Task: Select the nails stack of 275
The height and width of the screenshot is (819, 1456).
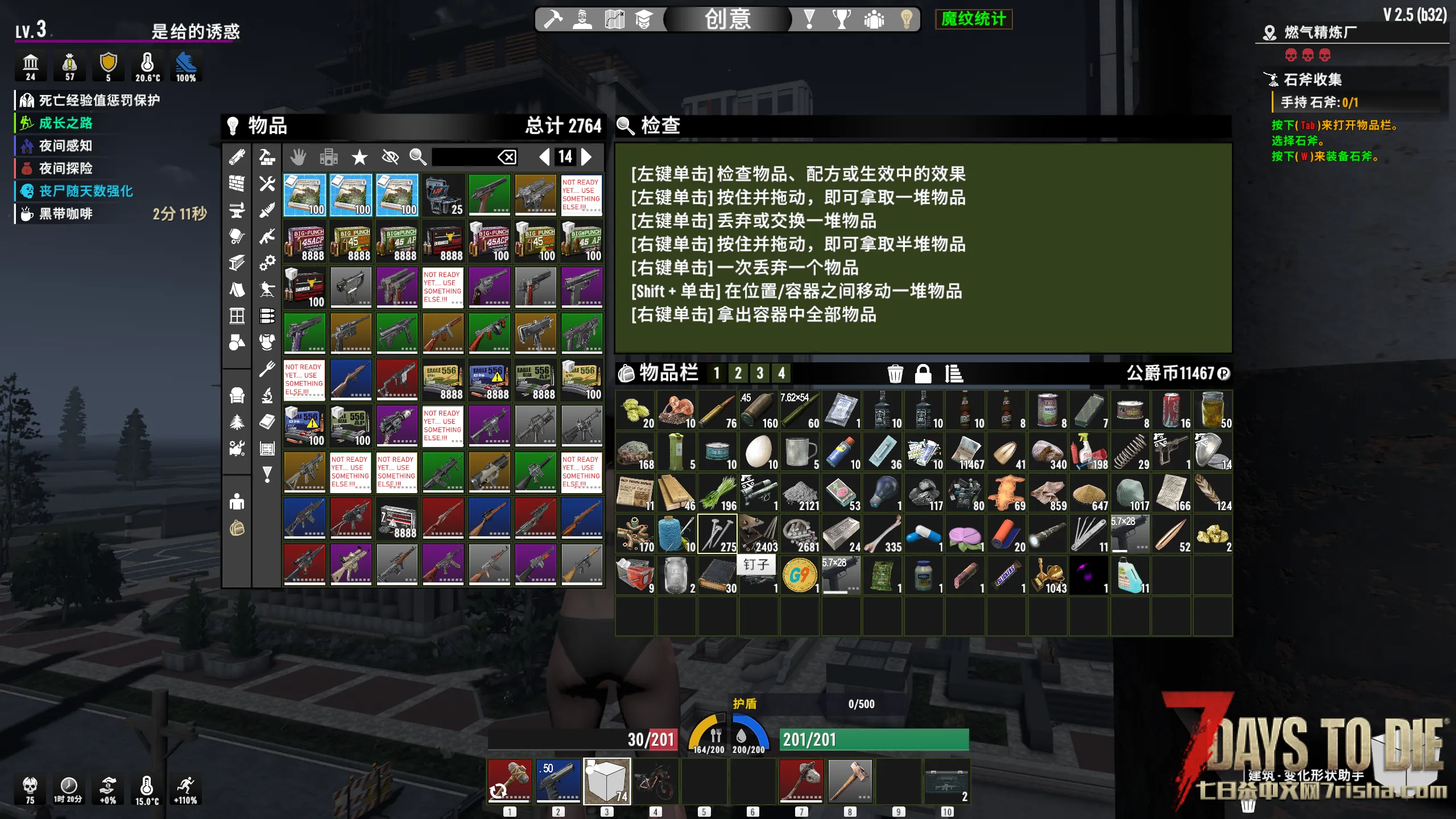Action: (x=717, y=535)
